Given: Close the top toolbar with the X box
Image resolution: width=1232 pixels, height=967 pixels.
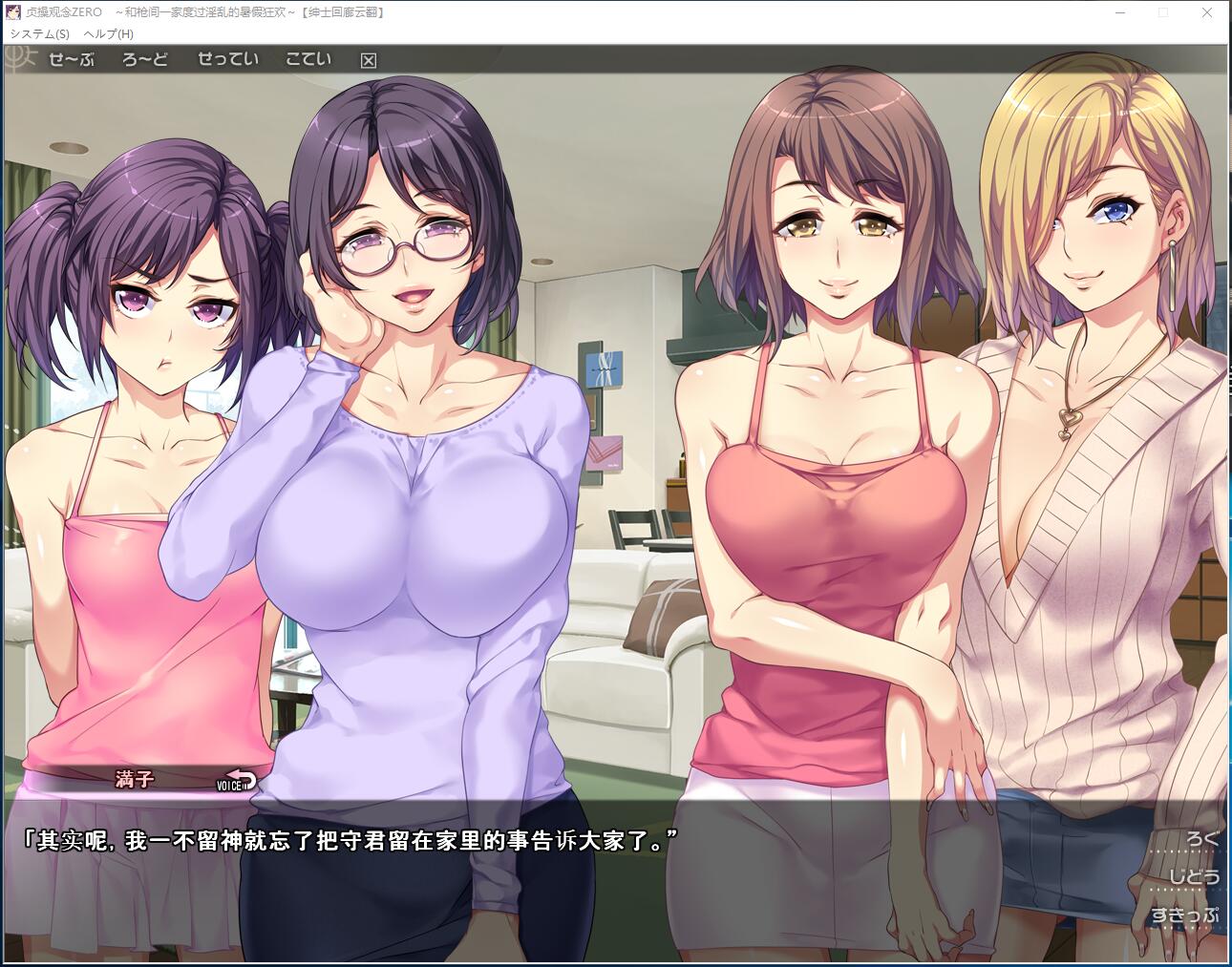Looking at the screenshot, I should (369, 60).
